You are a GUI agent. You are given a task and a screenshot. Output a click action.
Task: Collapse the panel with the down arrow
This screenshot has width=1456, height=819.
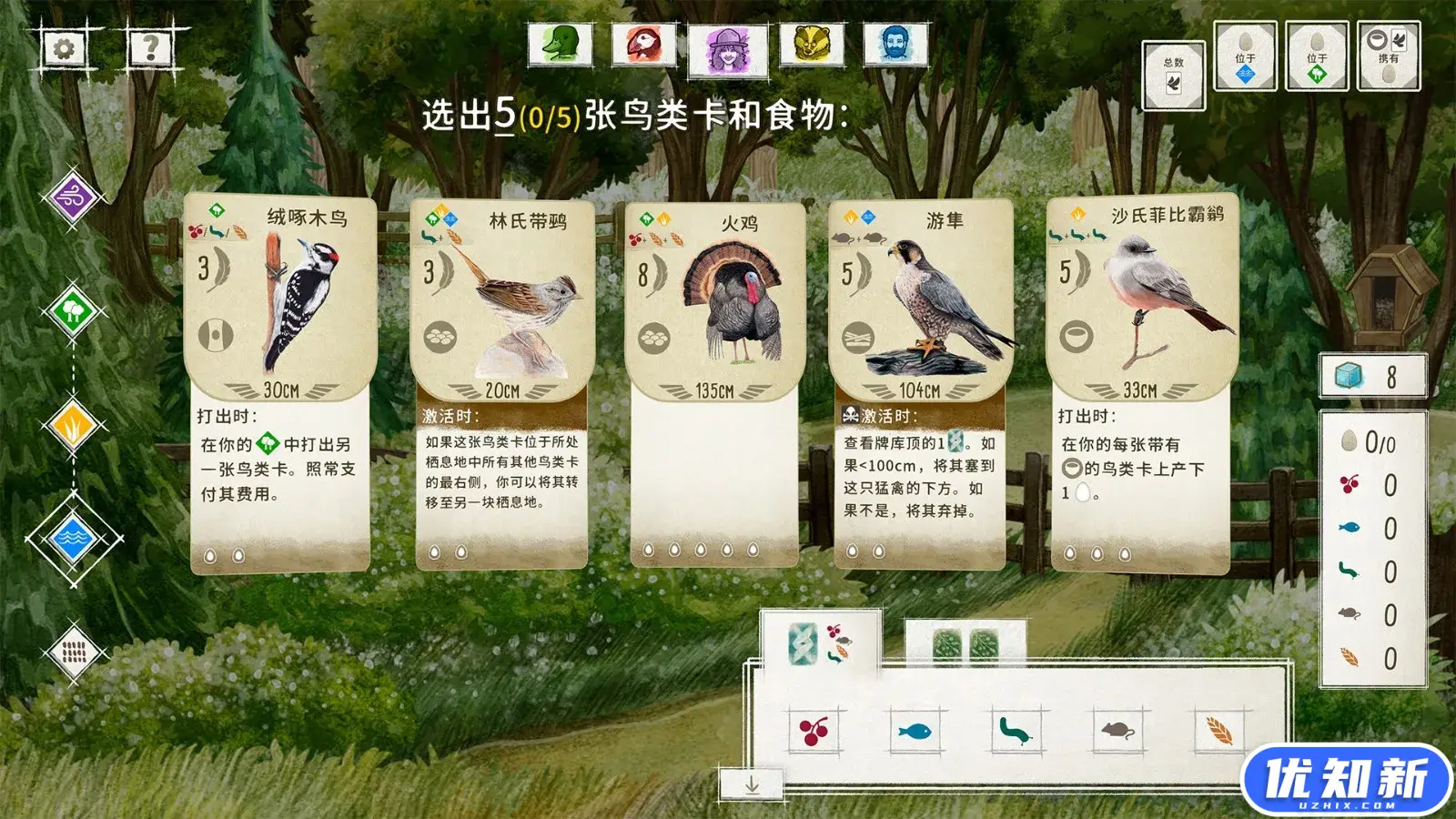[x=752, y=784]
